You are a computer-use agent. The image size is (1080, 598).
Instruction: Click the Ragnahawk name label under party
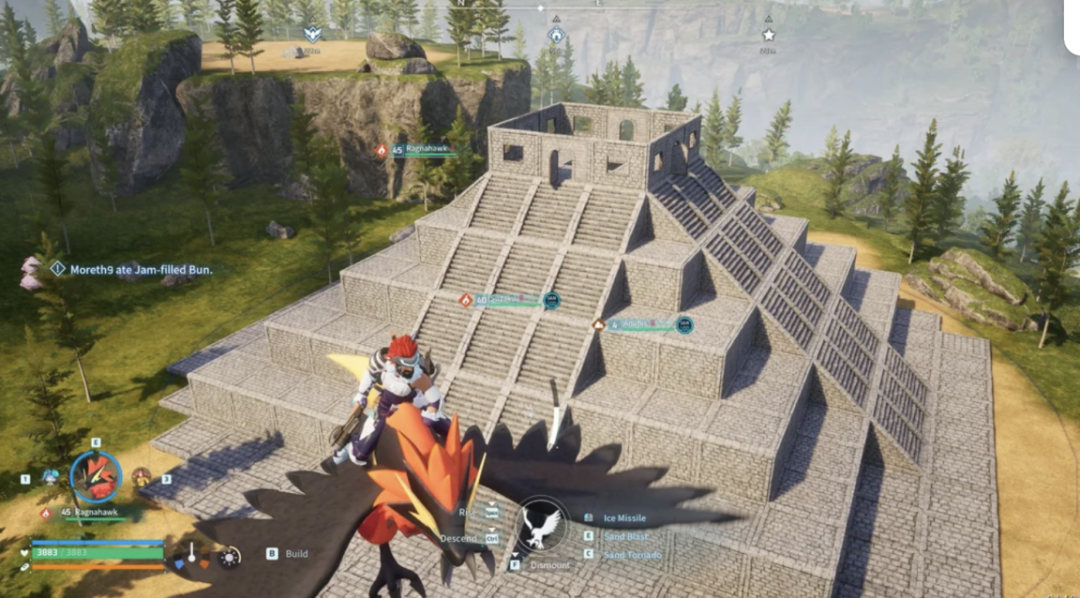click(93, 512)
